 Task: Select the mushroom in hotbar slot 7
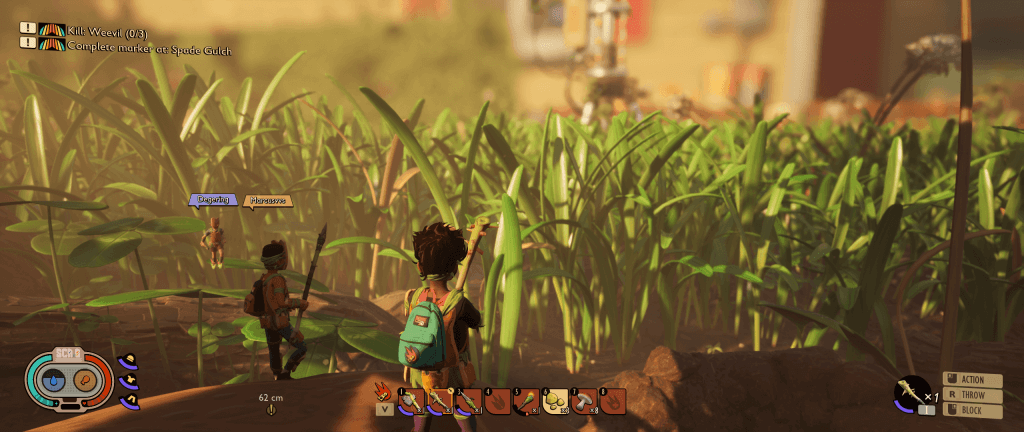pyautogui.click(x=584, y=401)
